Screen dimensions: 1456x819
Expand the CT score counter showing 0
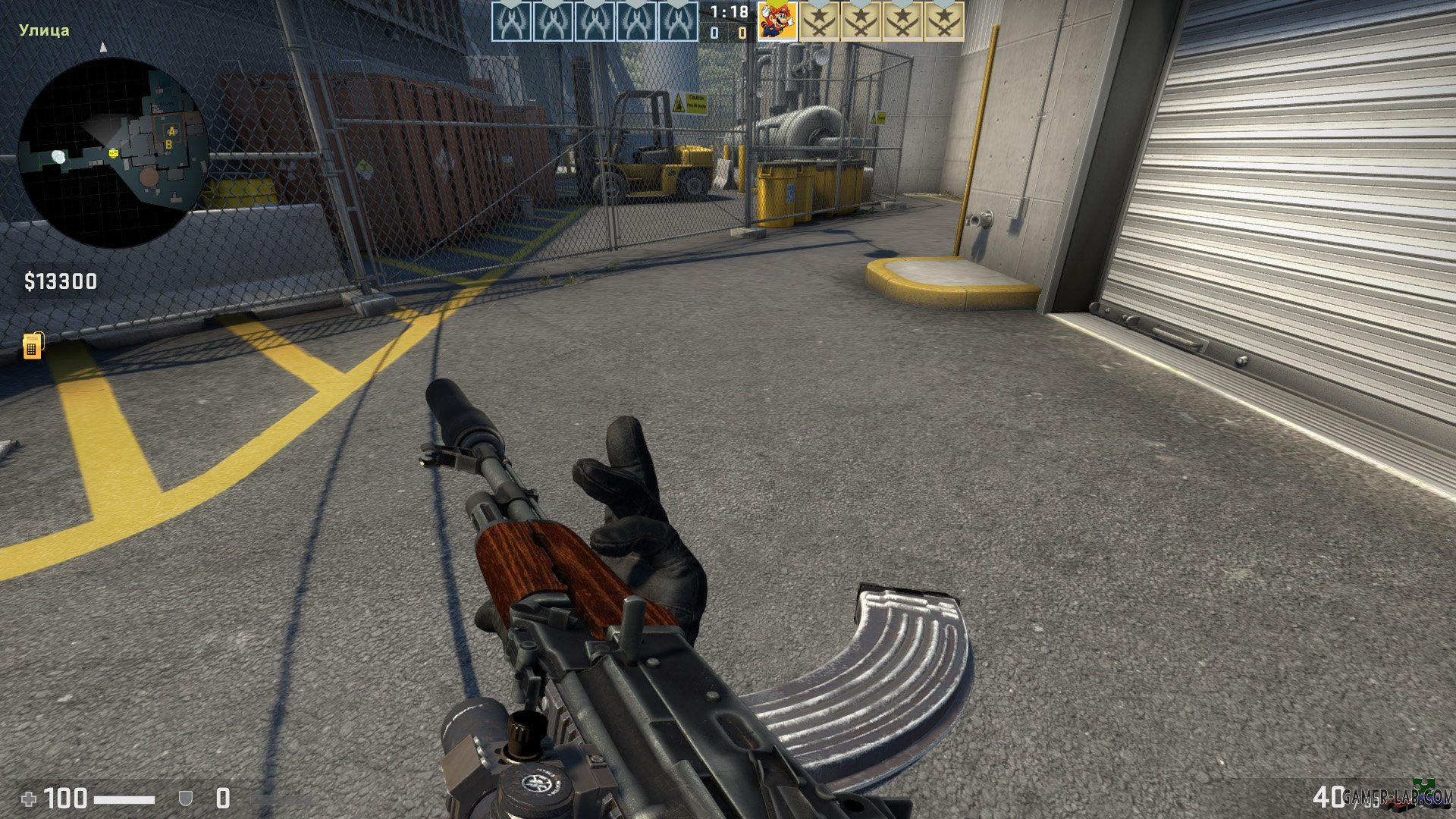[x=714, y=33]
